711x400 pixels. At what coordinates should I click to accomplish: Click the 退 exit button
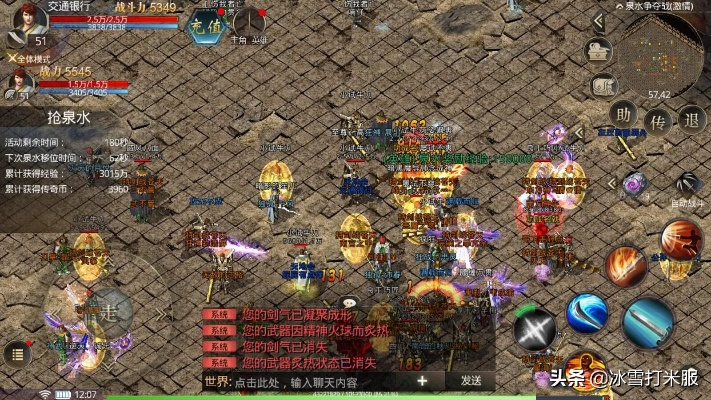click(691, 120)
